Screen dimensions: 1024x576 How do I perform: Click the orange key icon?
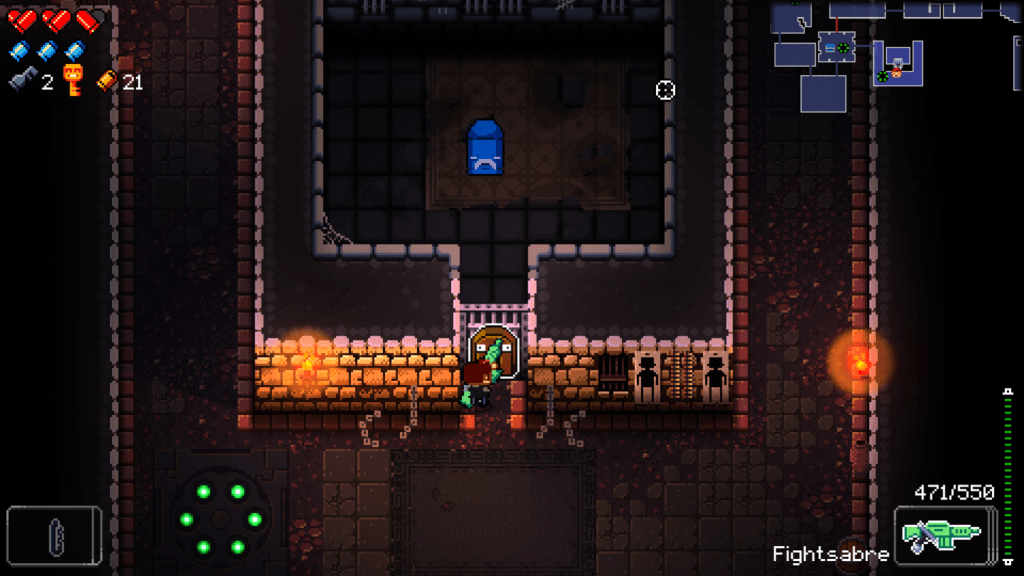[73, 80]
